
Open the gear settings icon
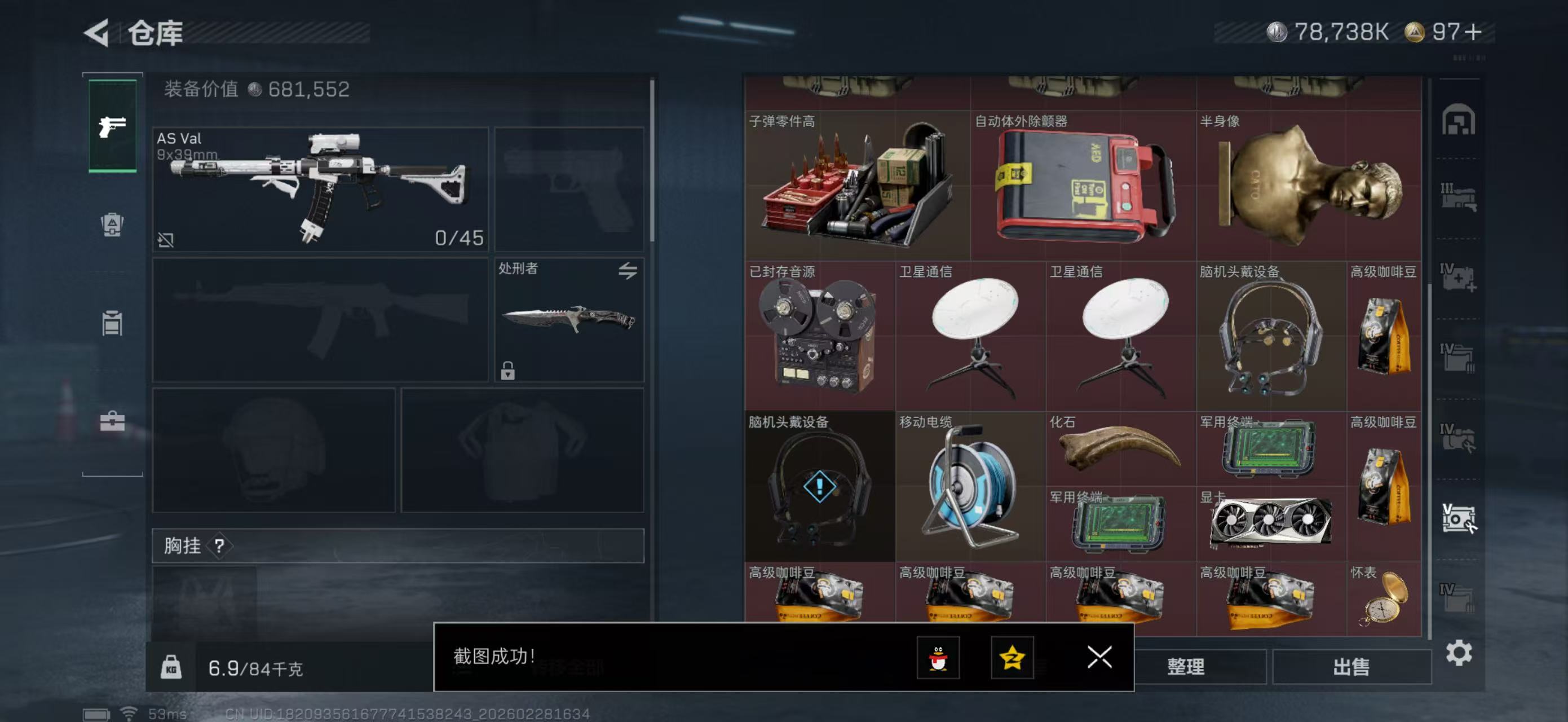coord(1459,653)
